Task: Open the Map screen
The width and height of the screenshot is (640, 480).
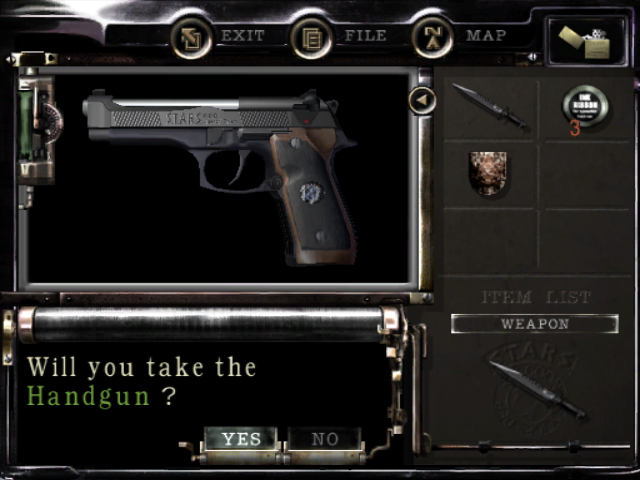Action: [460, 37]
